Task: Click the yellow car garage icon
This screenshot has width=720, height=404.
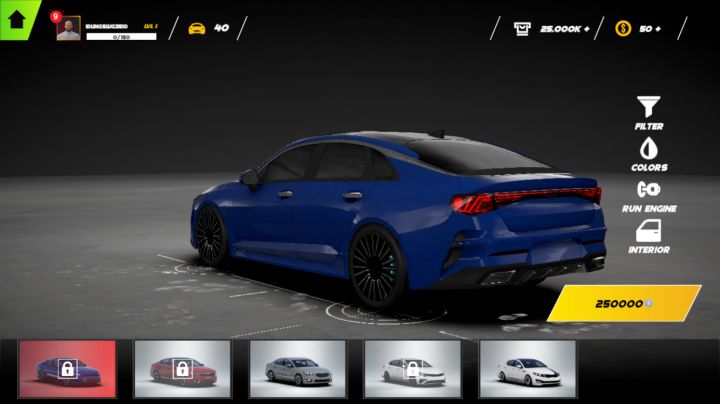Action: click(197, 28)
